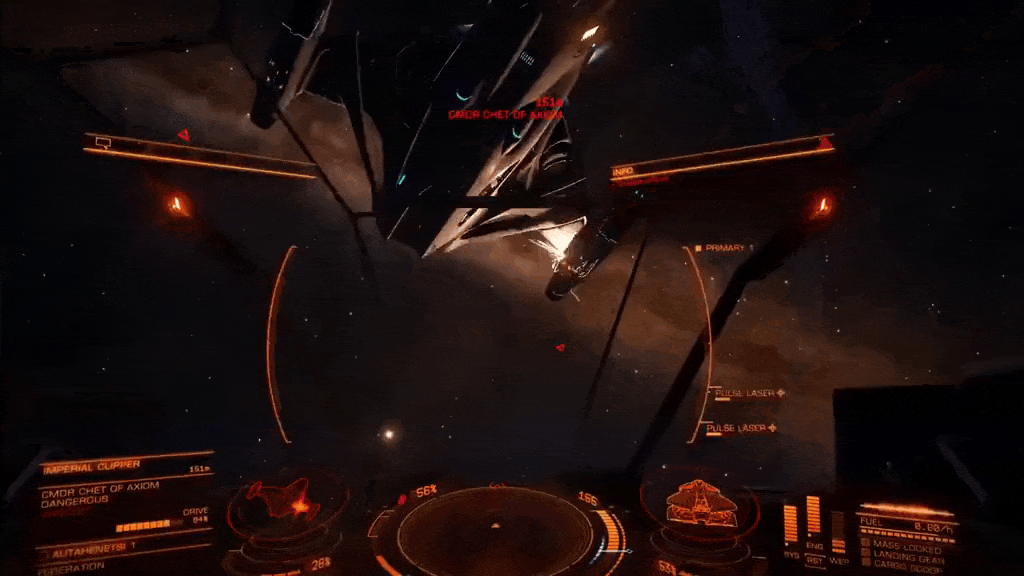Image resolution: width=1024 pixels, height=576 pixels.
Task: Open the comms chat panel
Action: [x=103, y=143]
